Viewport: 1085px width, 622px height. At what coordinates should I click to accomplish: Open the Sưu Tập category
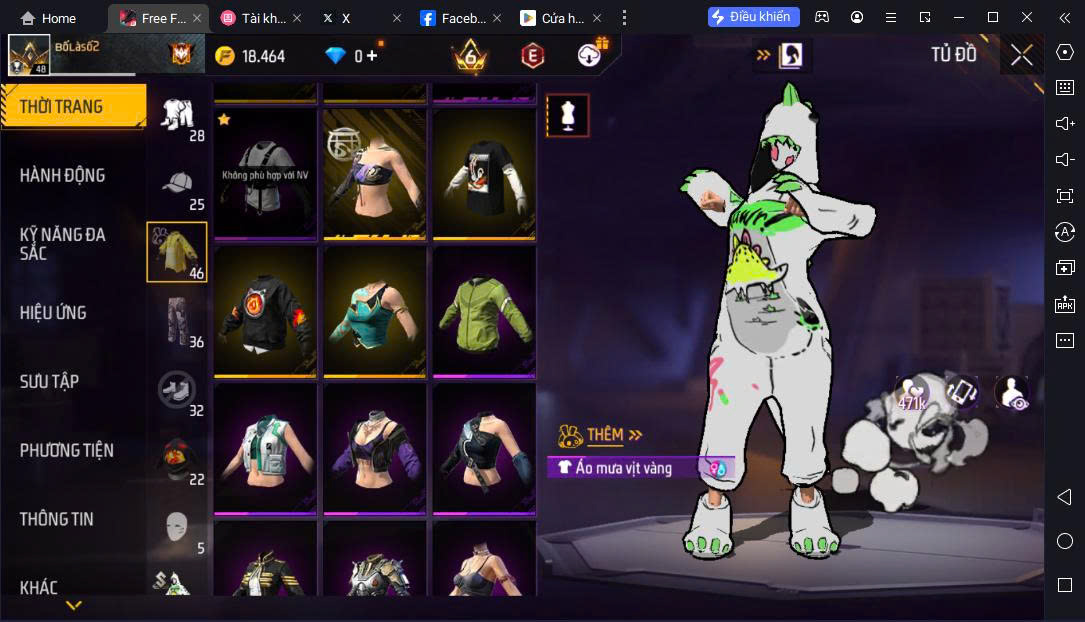[x=49, y=381]
